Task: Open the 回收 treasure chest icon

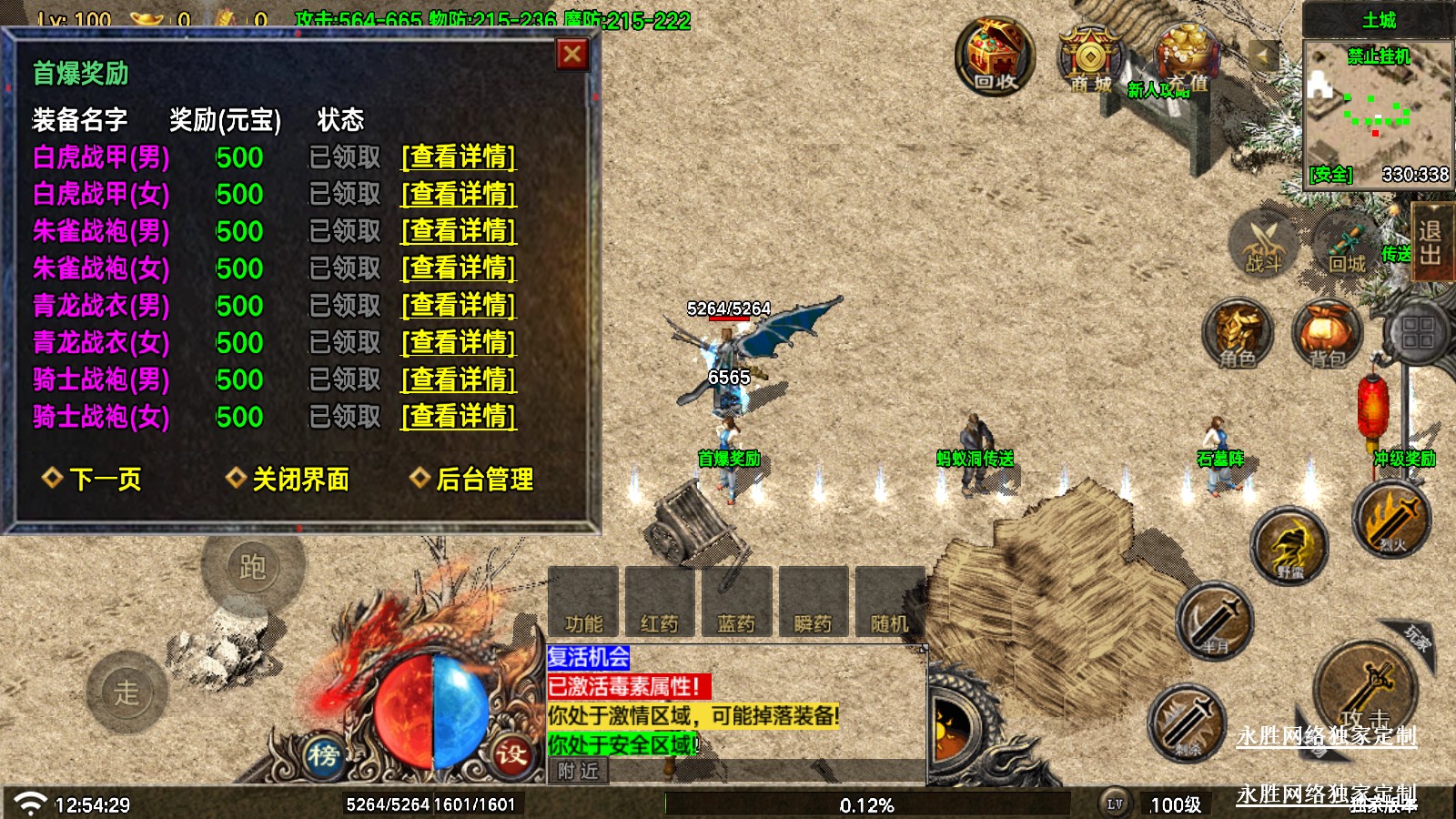Action: (x=995, y=57)
